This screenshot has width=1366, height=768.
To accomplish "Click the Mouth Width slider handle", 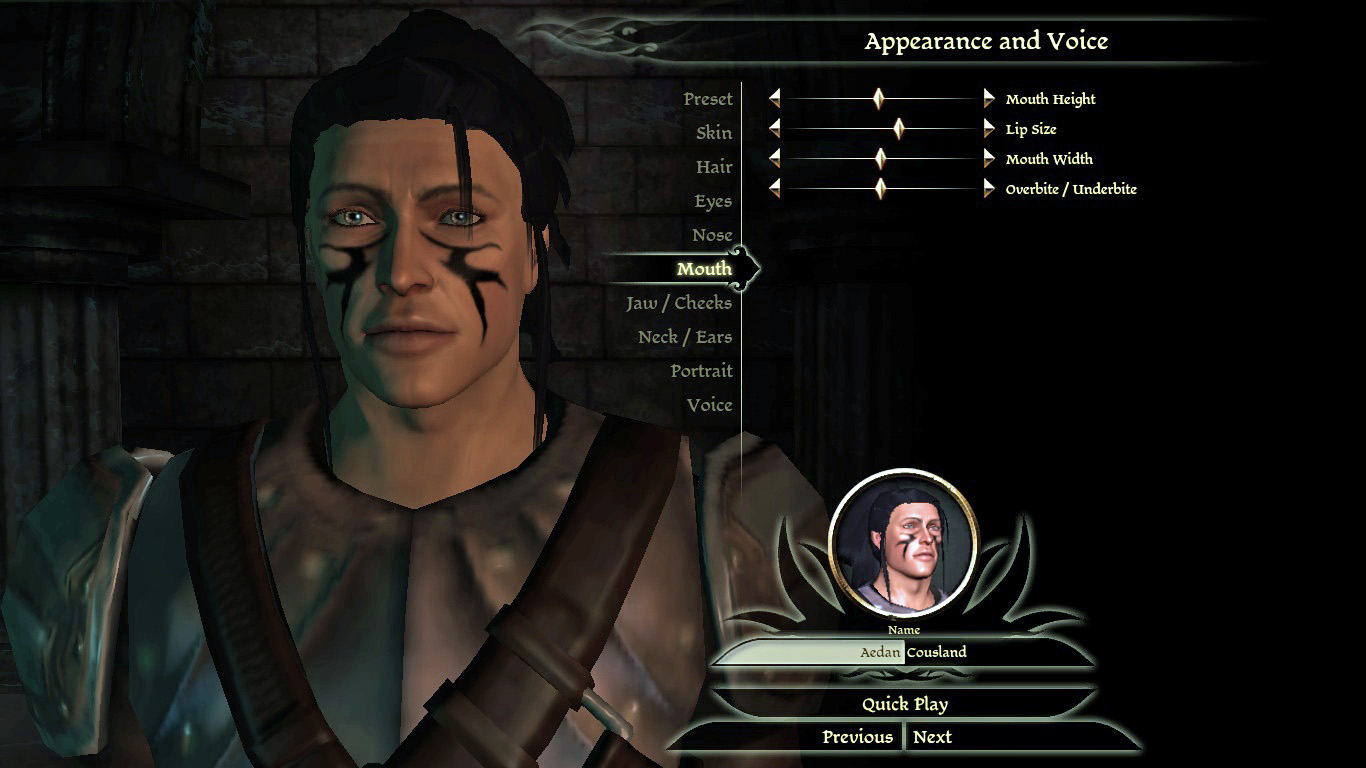I will click(880, 158).
